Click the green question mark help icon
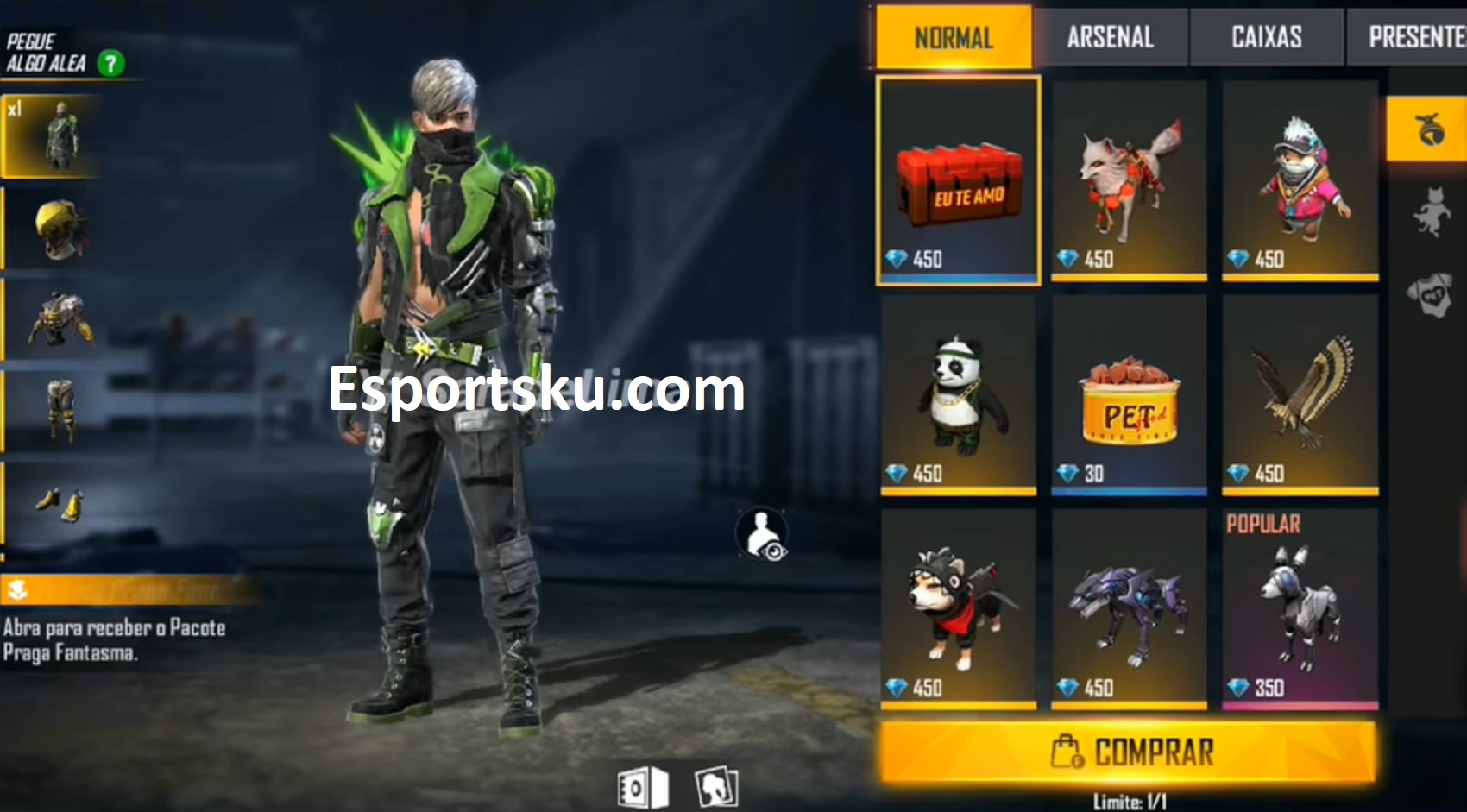Screen dimensions: 1467x812 click(110, 62)
